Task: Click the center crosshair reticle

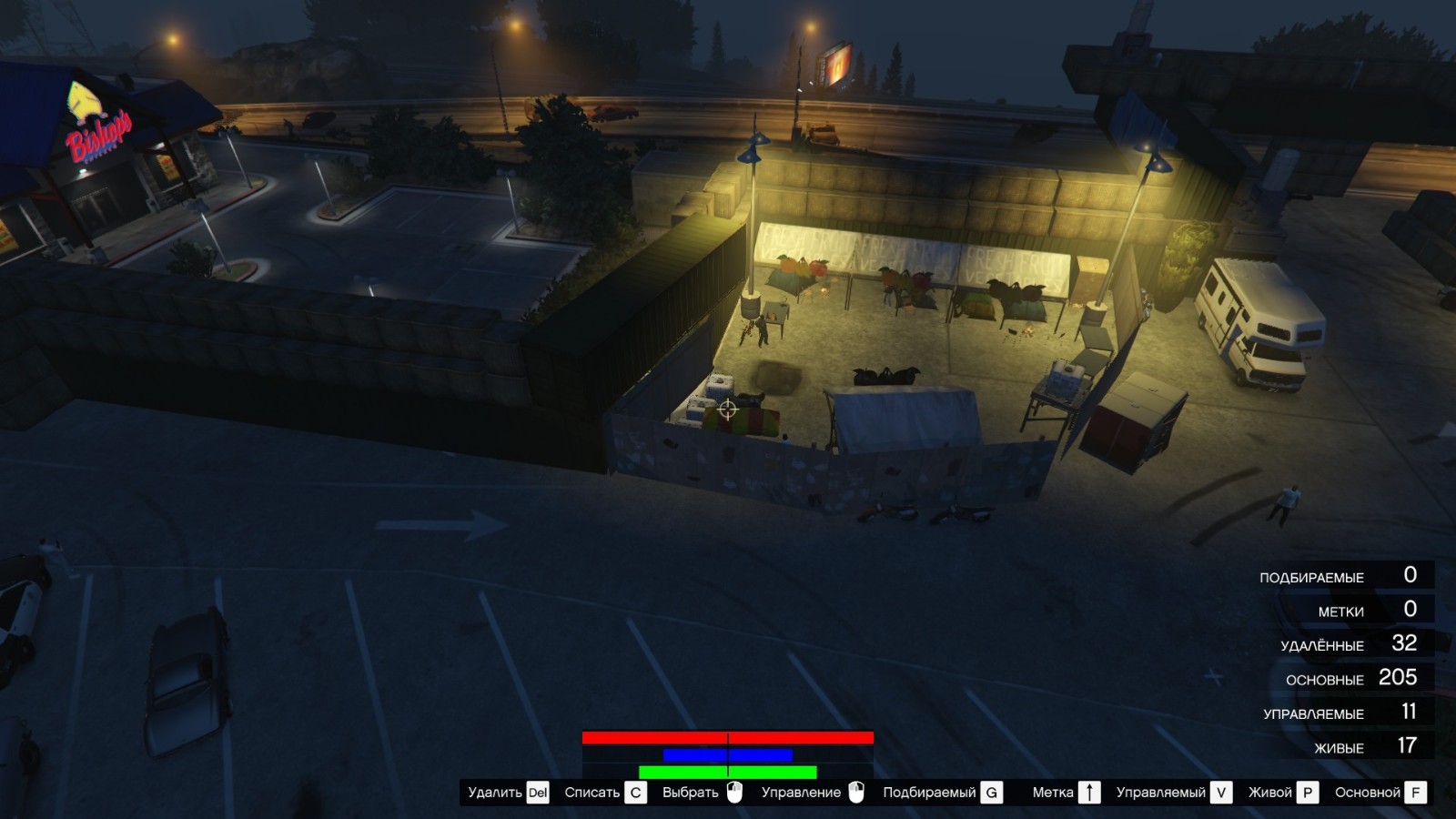Action: (x=726, y=408)
